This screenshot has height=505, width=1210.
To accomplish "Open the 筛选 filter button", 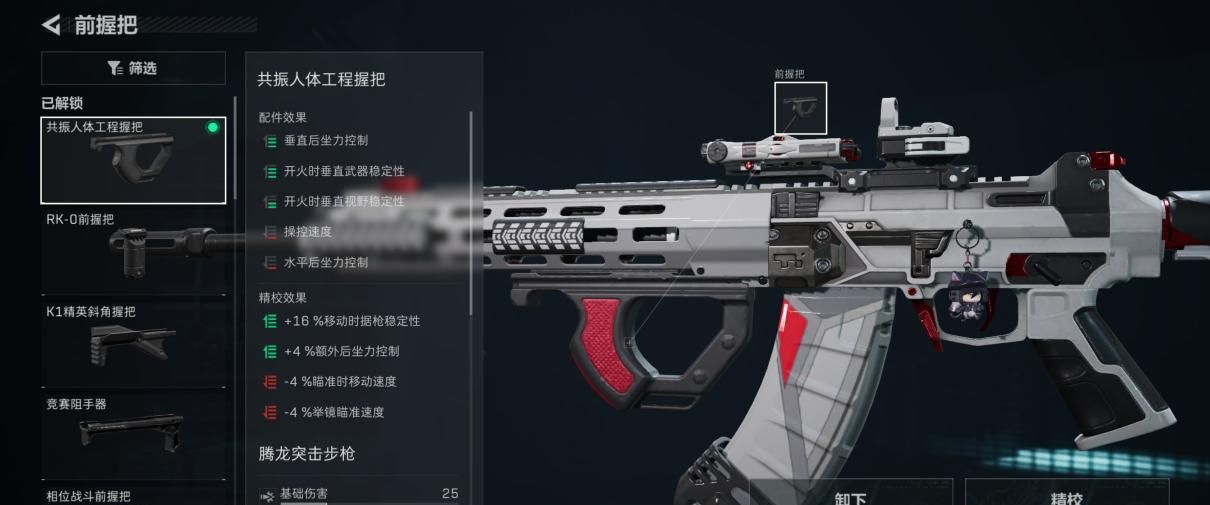I will [x=133, y=68].
